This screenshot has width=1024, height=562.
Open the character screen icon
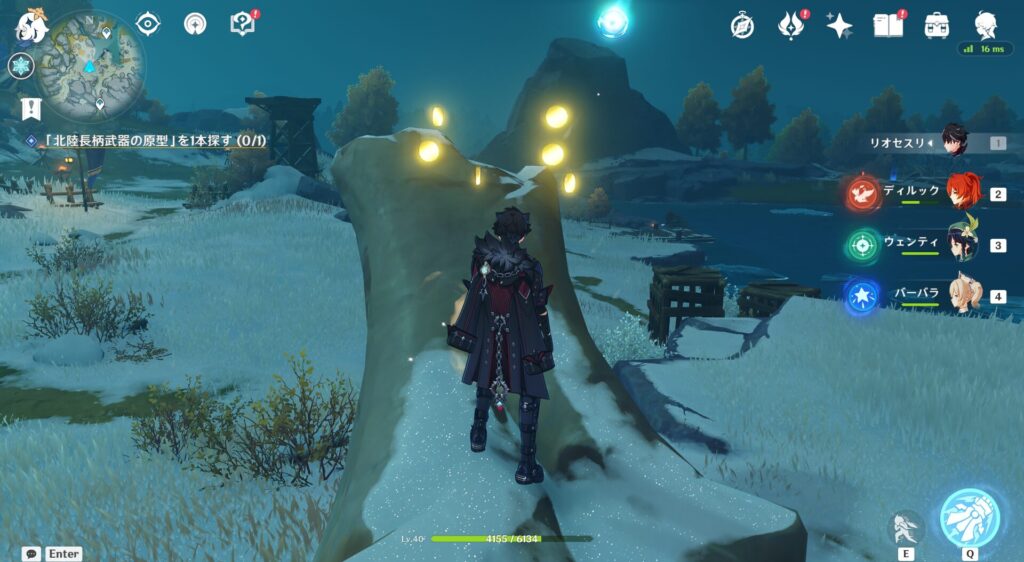[986, 26]
